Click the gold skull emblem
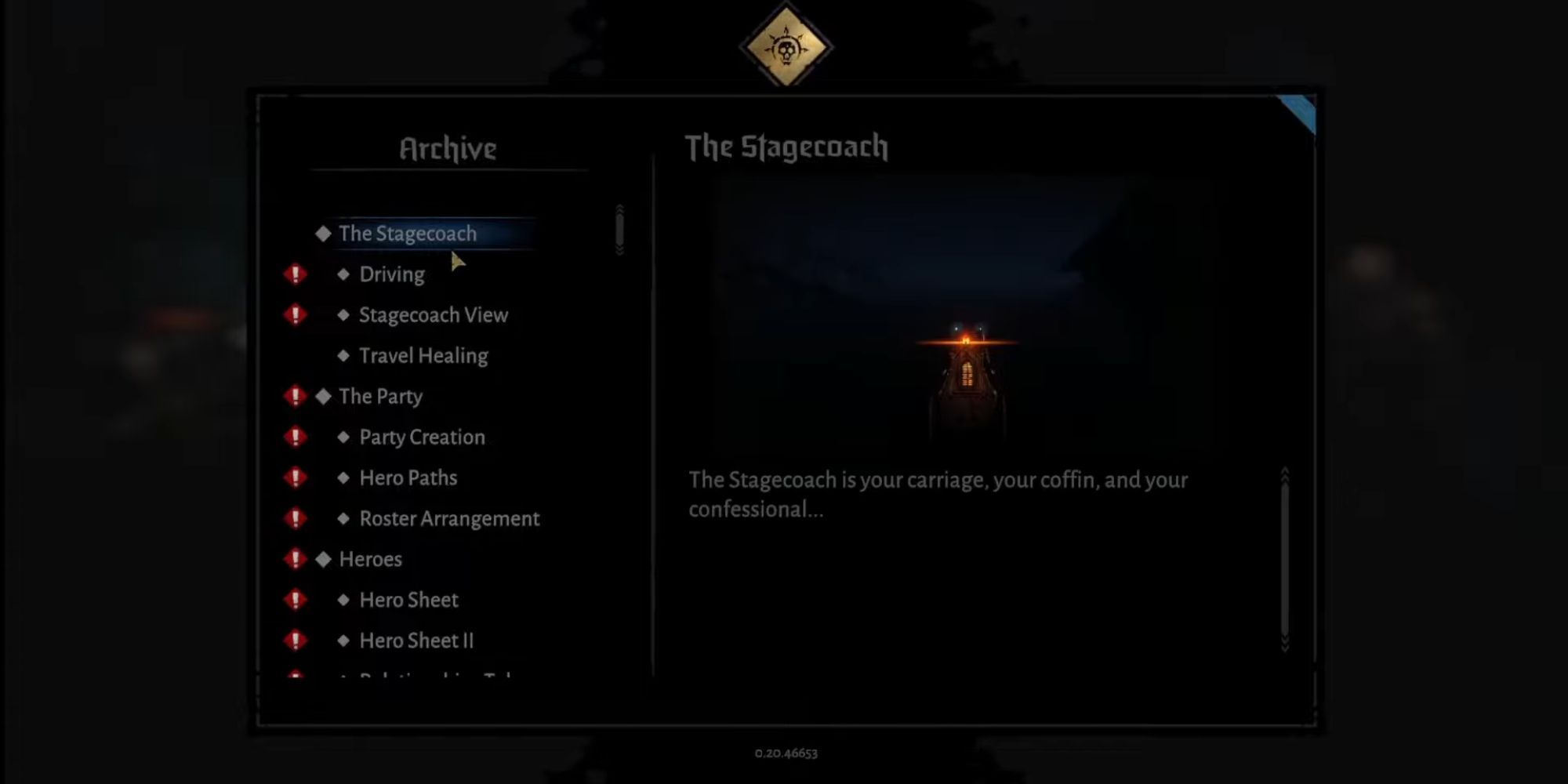The height and width of the screenshot is (784, 1568). [786, 47]
